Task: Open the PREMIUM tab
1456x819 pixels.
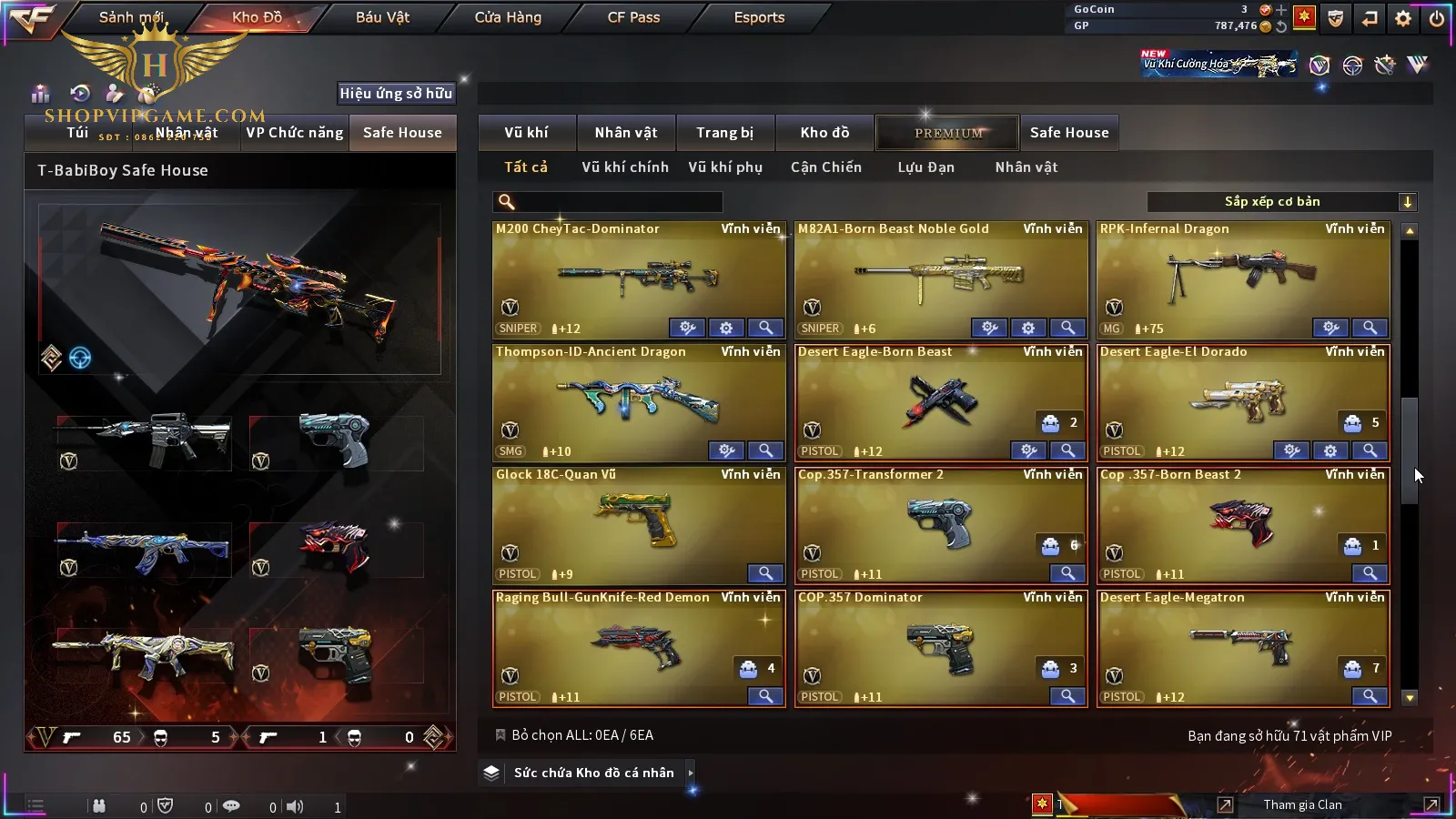Action: [948, 133]
